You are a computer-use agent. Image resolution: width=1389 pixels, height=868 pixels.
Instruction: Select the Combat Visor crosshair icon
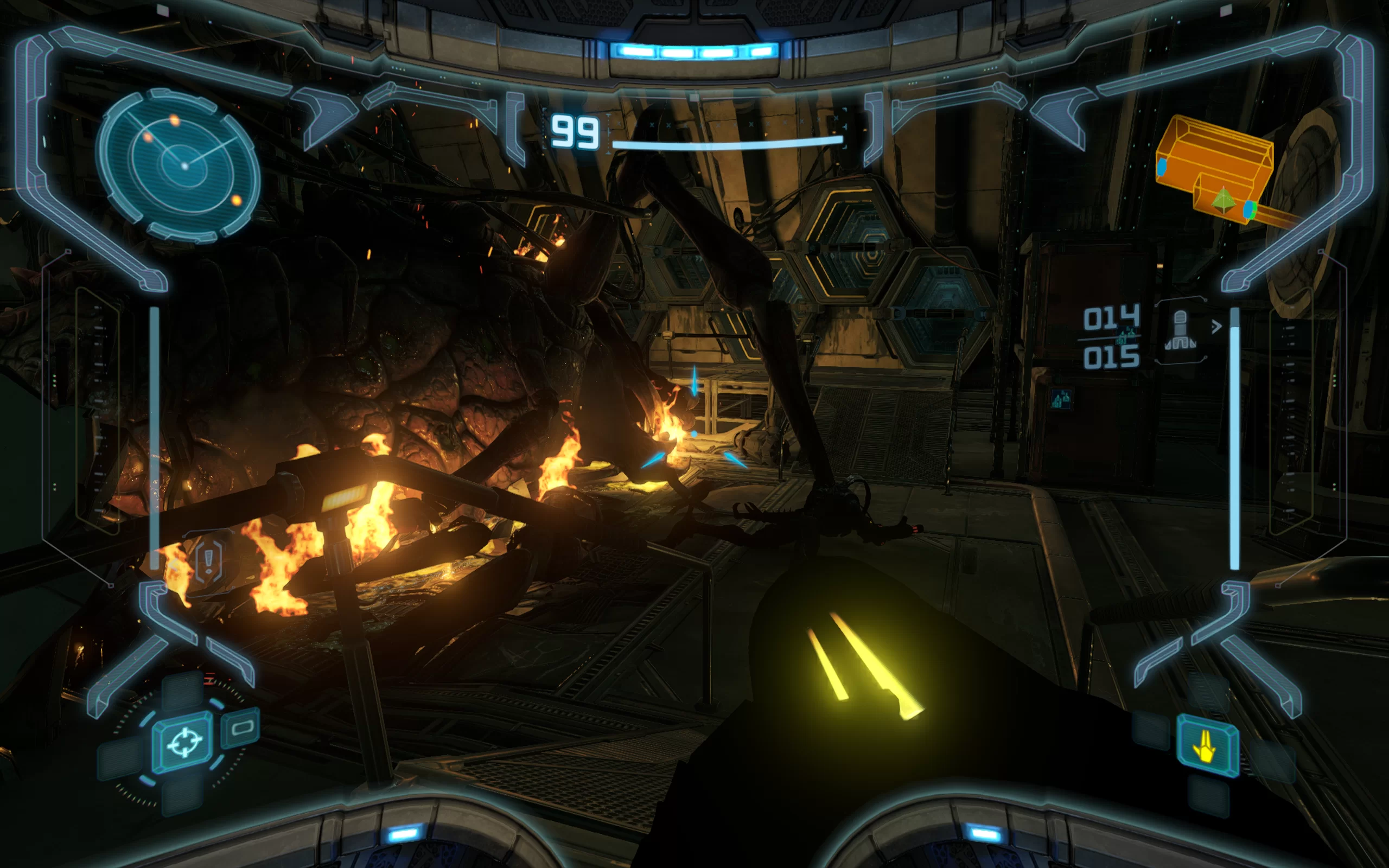(x=184, y=743)
